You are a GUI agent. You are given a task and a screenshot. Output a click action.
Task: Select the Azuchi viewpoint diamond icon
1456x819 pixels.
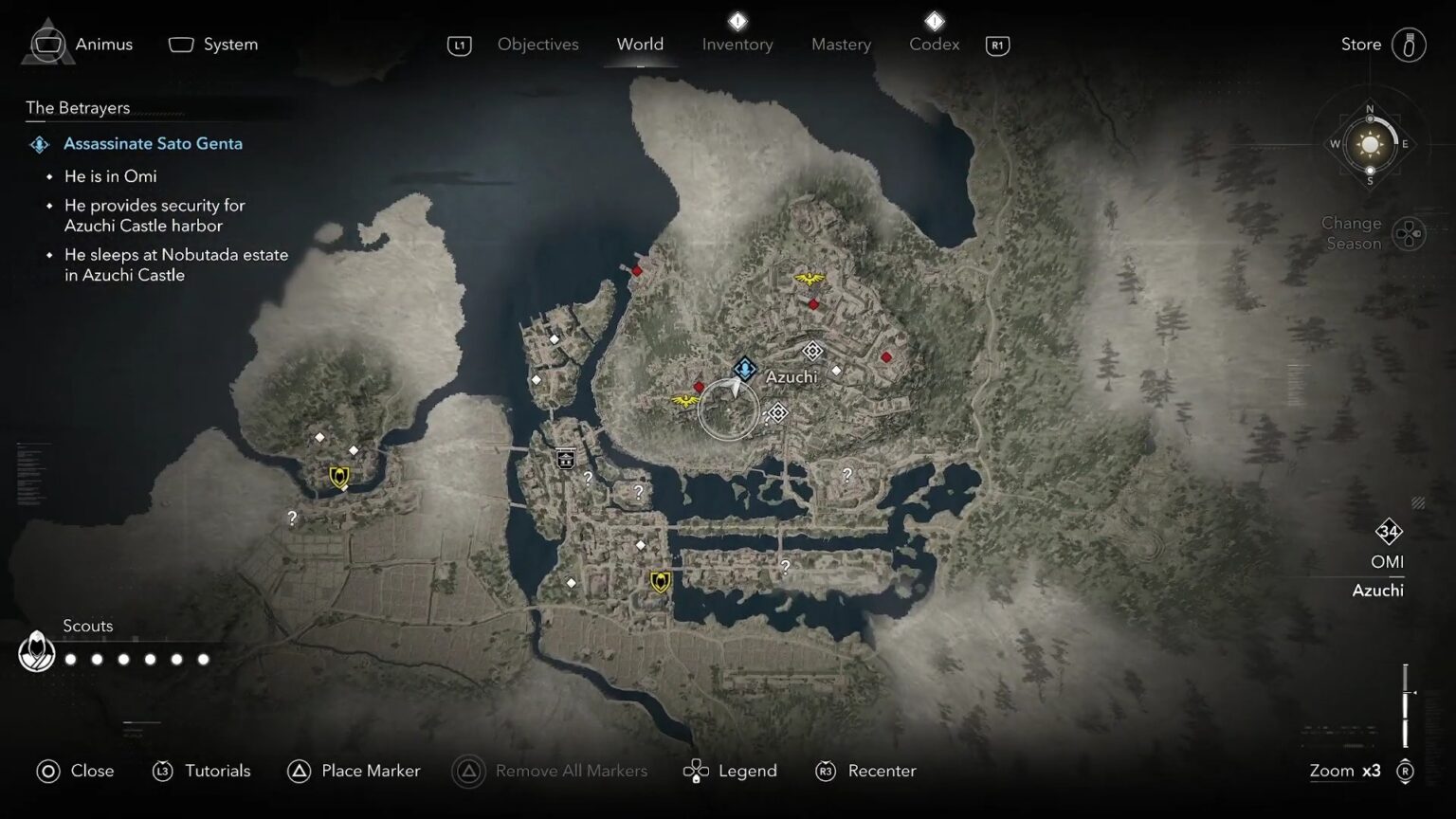(811, 352)
